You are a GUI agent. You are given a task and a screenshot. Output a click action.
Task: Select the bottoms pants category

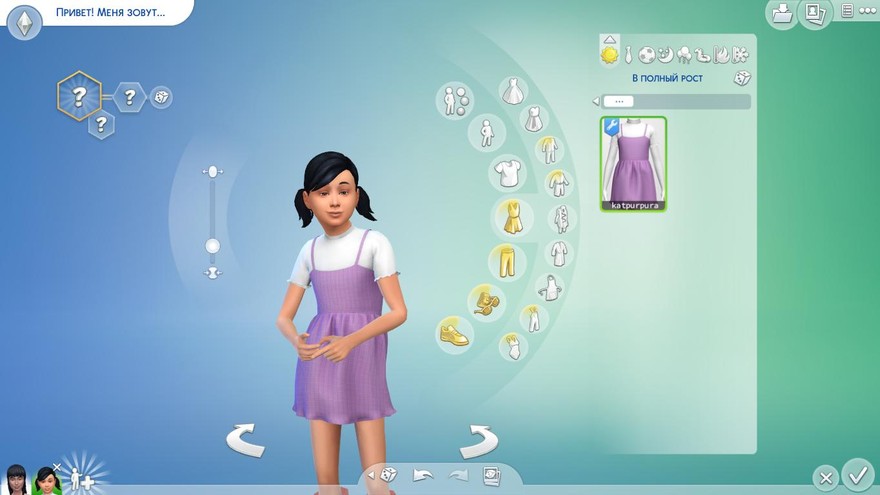coord(507,263)
